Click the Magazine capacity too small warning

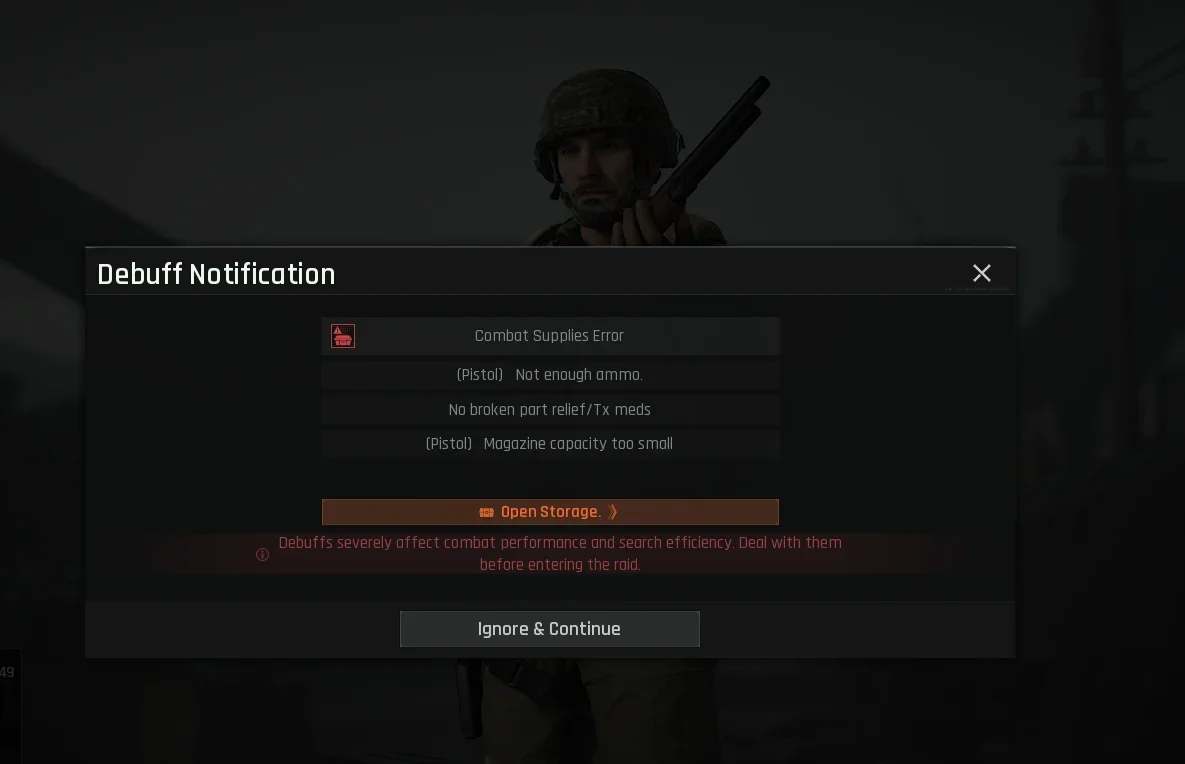pos(550,444)
